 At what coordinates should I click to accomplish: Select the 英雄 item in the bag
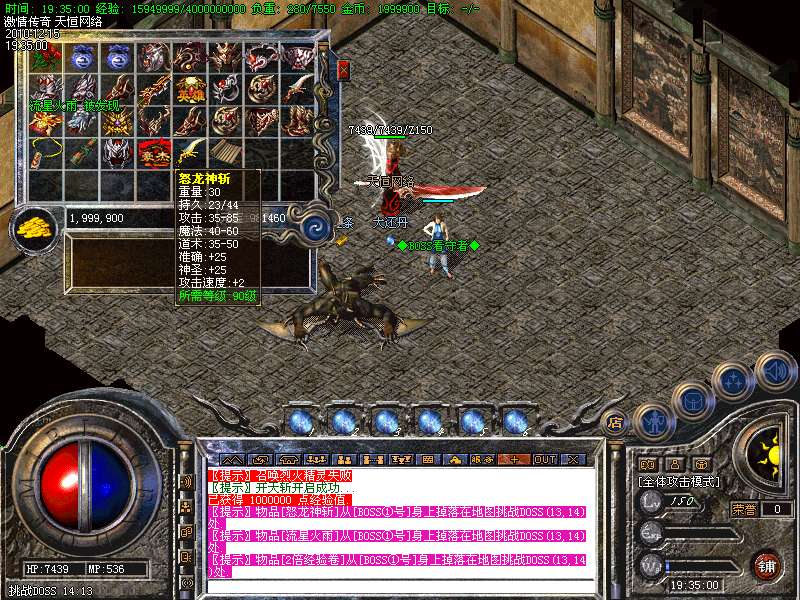tap(191, 89)
